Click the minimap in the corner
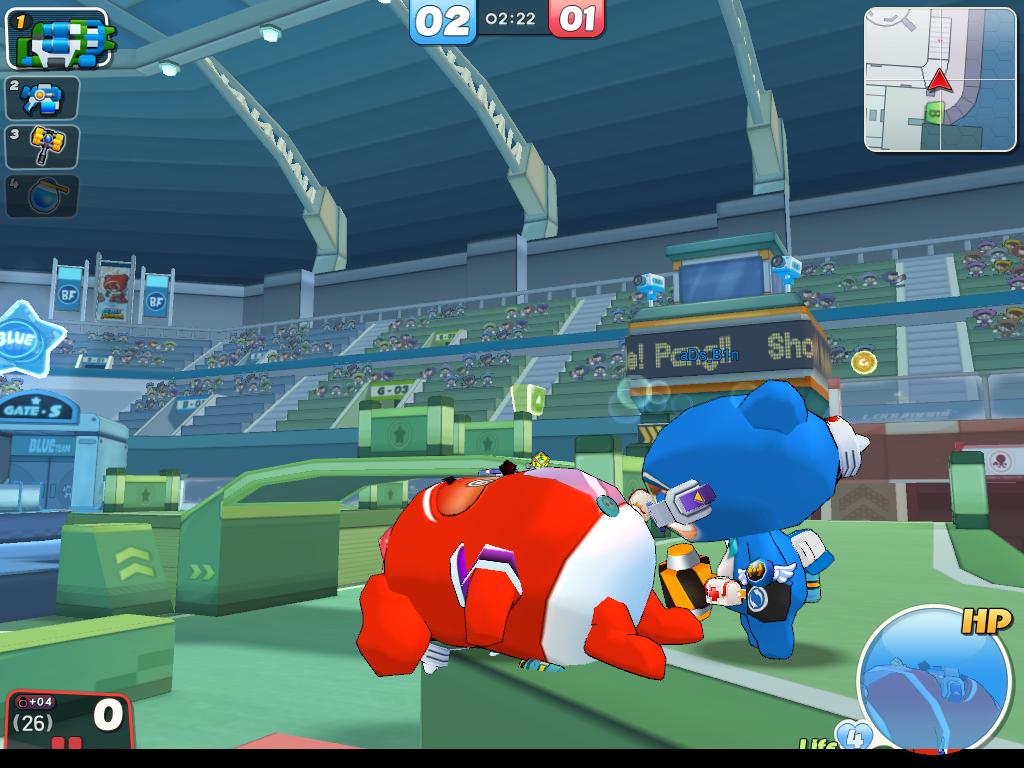The width and height of the screenshot is (1024, 768). coord(940,80)
